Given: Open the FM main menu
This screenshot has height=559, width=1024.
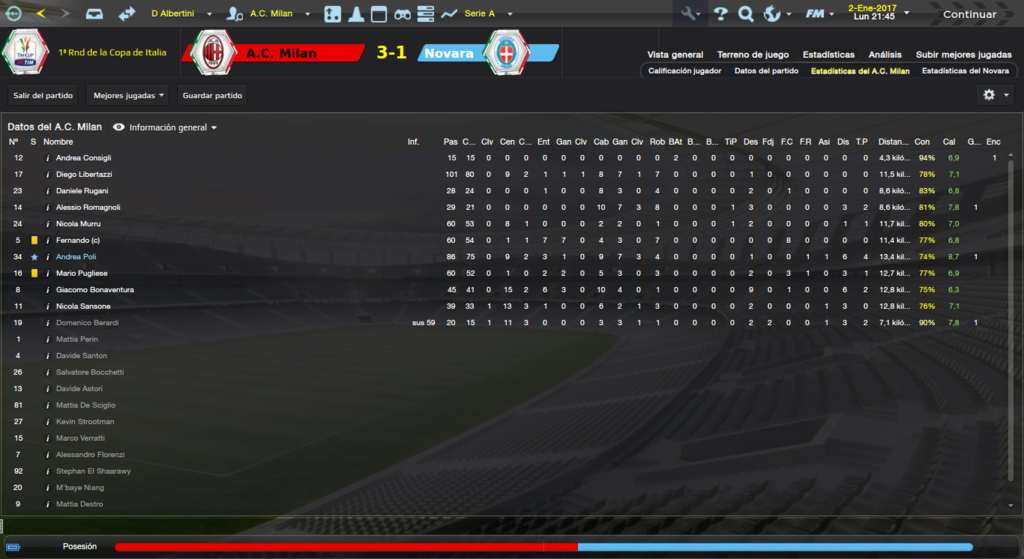Looking at the screenshot, I should tap(820, 14).
